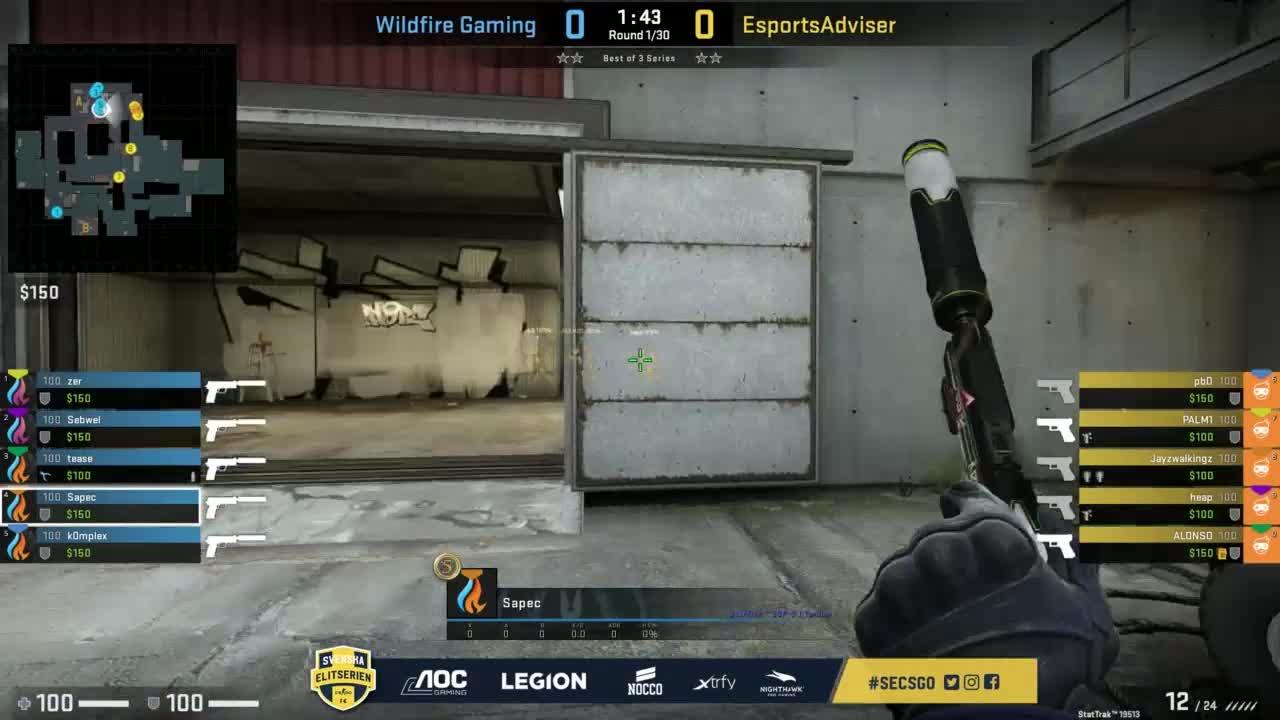1280x720 pixels.
Task: Click the Twitter icon in the #SECSGO banner
Action: 951,683
